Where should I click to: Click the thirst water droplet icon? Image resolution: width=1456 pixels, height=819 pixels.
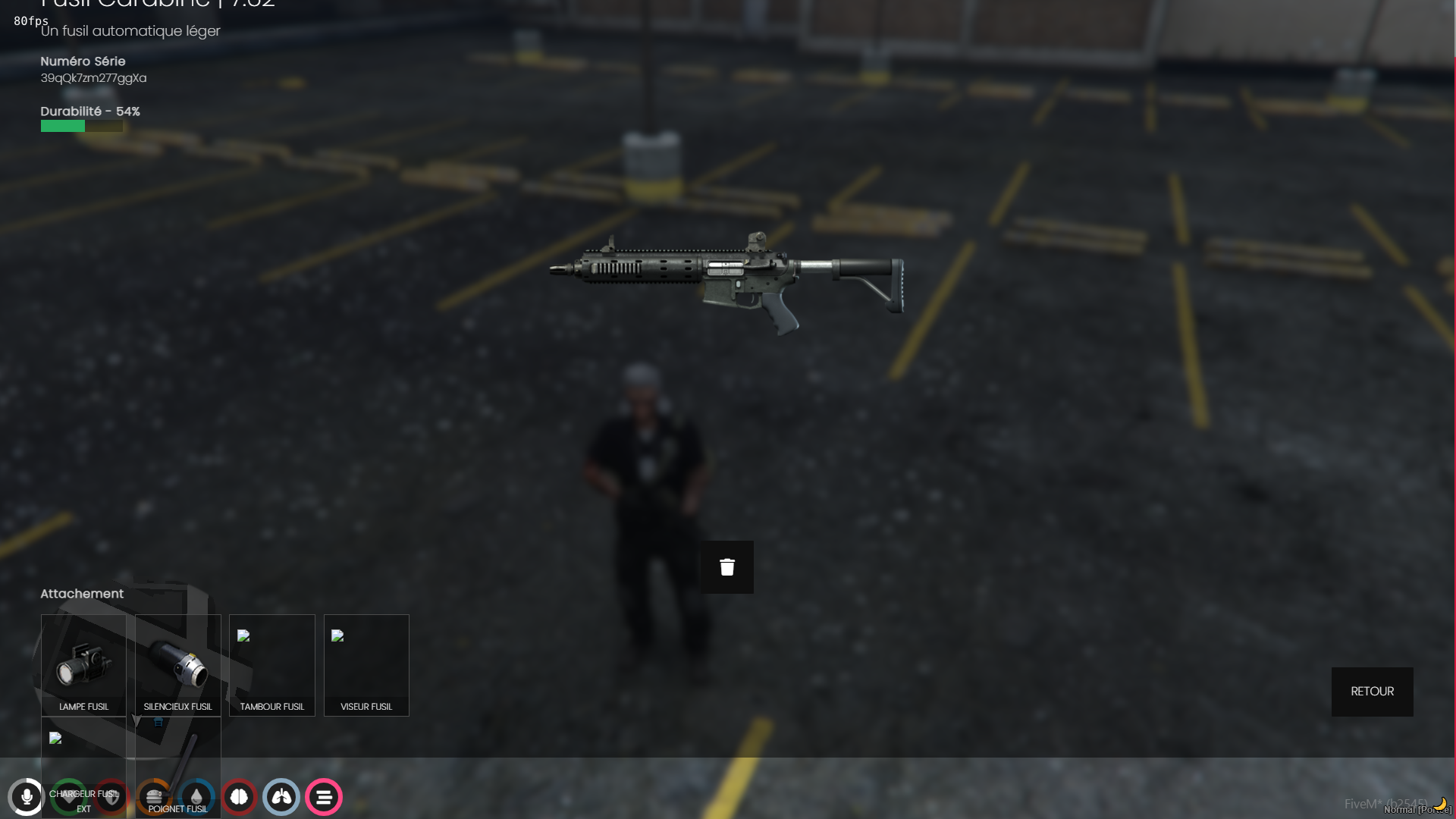[196, 797]
